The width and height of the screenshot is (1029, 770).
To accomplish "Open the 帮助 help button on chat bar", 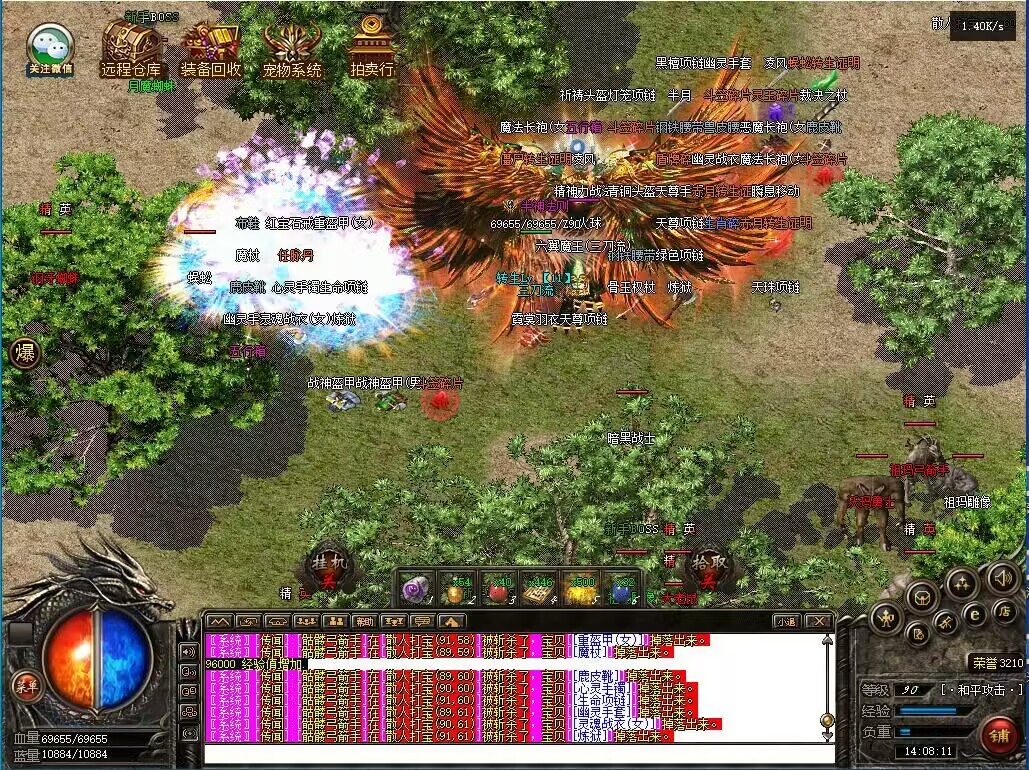I will pyautogui.click(x=364, y=621).
